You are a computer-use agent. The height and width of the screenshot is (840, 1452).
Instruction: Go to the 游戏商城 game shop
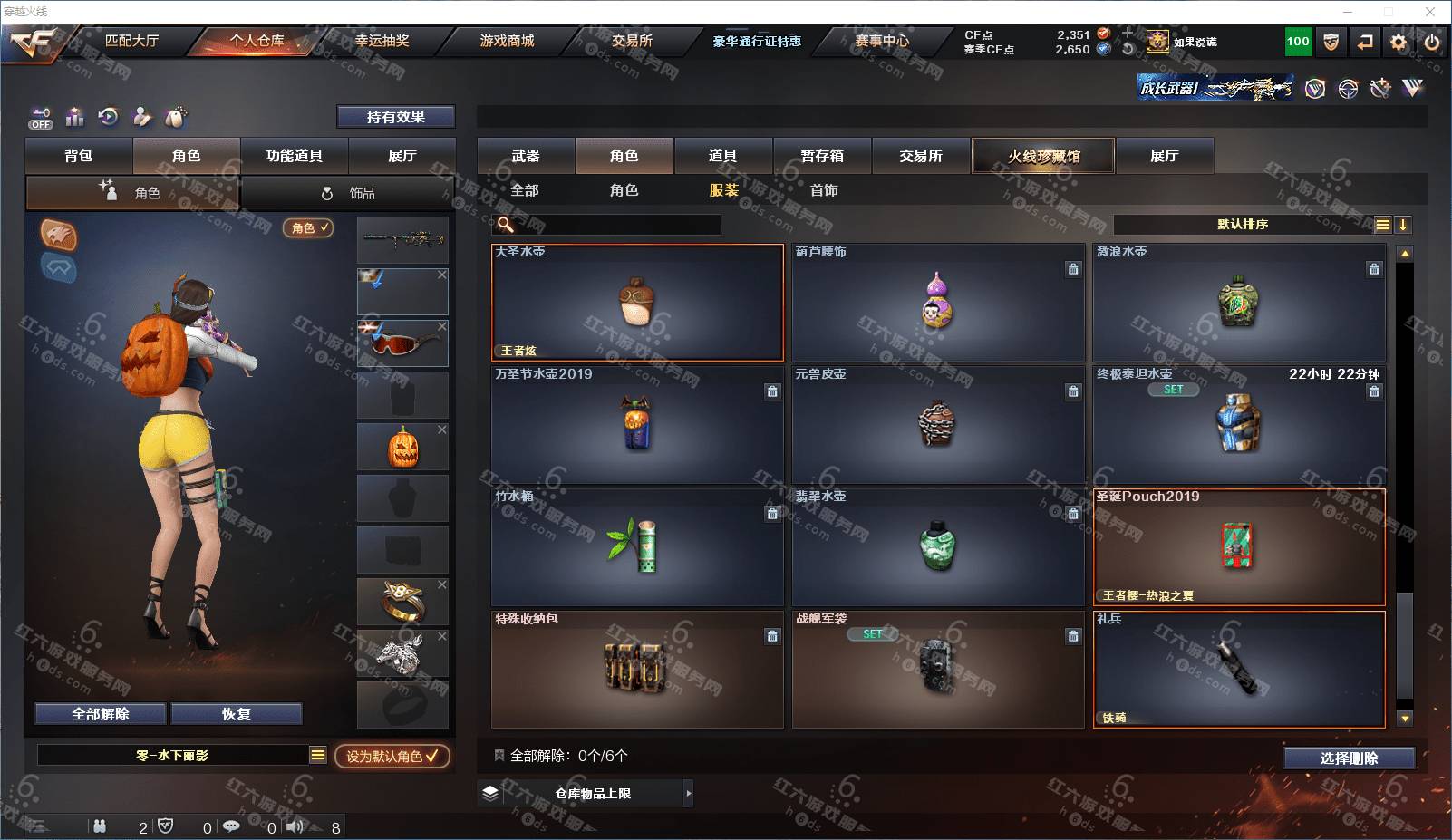pyautogui.click(x=507, y=41)
